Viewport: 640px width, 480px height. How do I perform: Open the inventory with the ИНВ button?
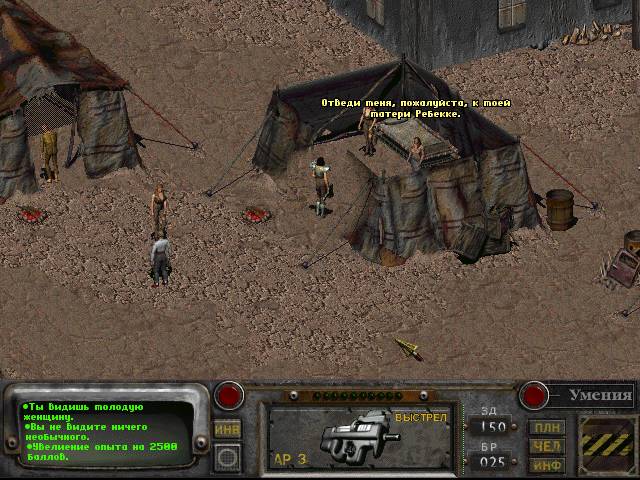tap(227, 428)
